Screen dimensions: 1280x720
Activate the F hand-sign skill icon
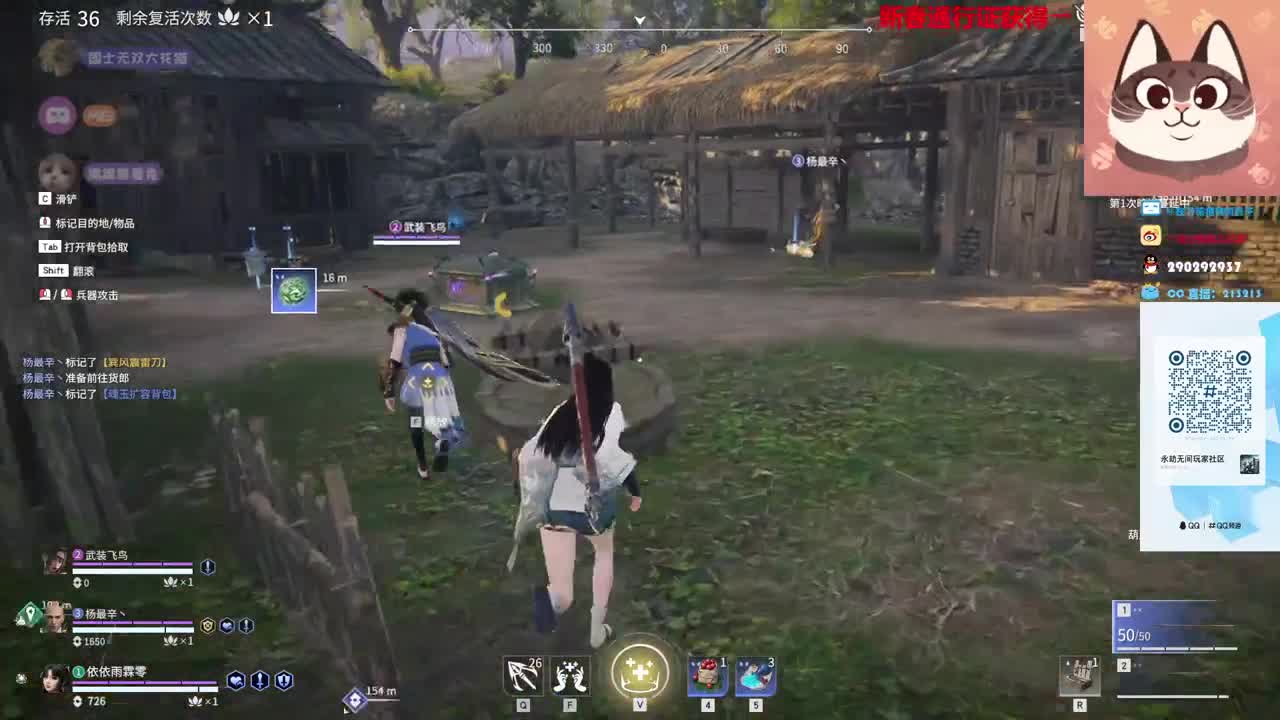(x=570, y=675)
